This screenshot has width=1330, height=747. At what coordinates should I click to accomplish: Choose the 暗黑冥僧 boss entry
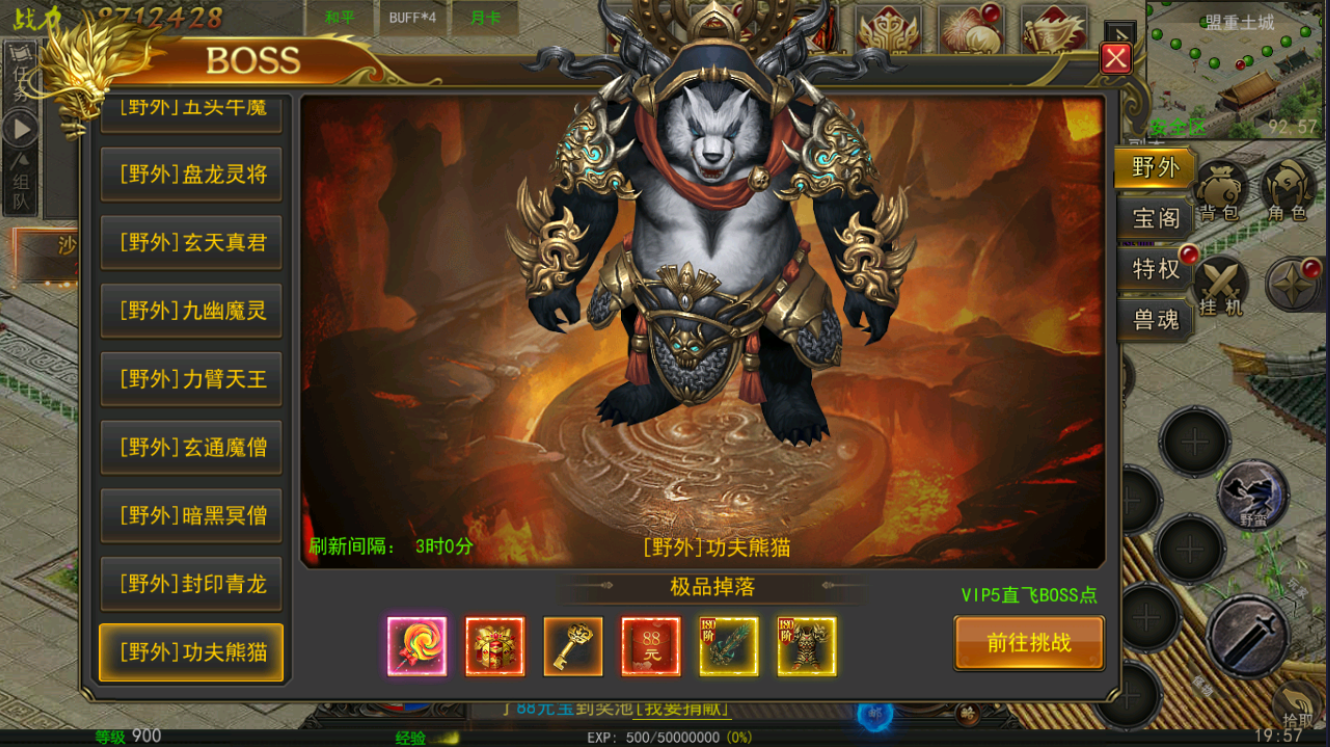click(x=191, y=515)
